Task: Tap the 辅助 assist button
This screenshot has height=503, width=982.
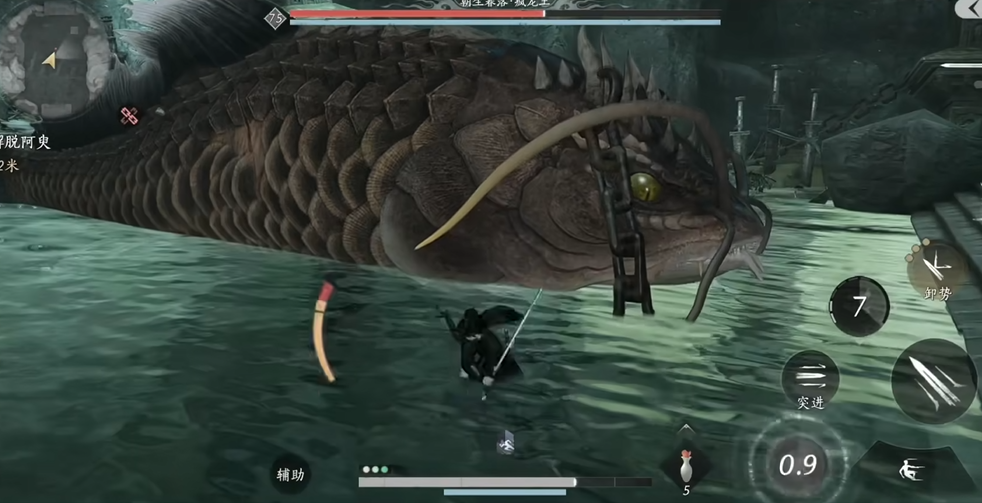Action: click(290, 473)
